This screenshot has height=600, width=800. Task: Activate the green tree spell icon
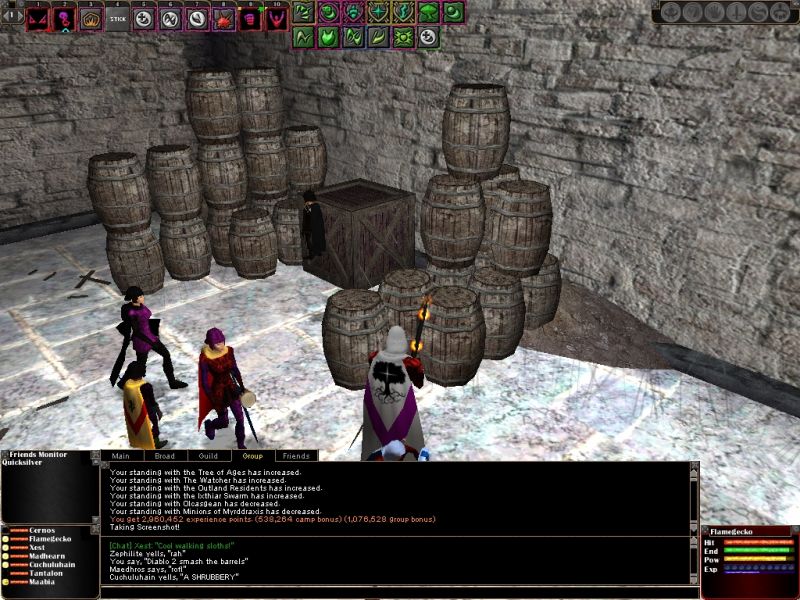pyautogui.click(x=428, y=12)
